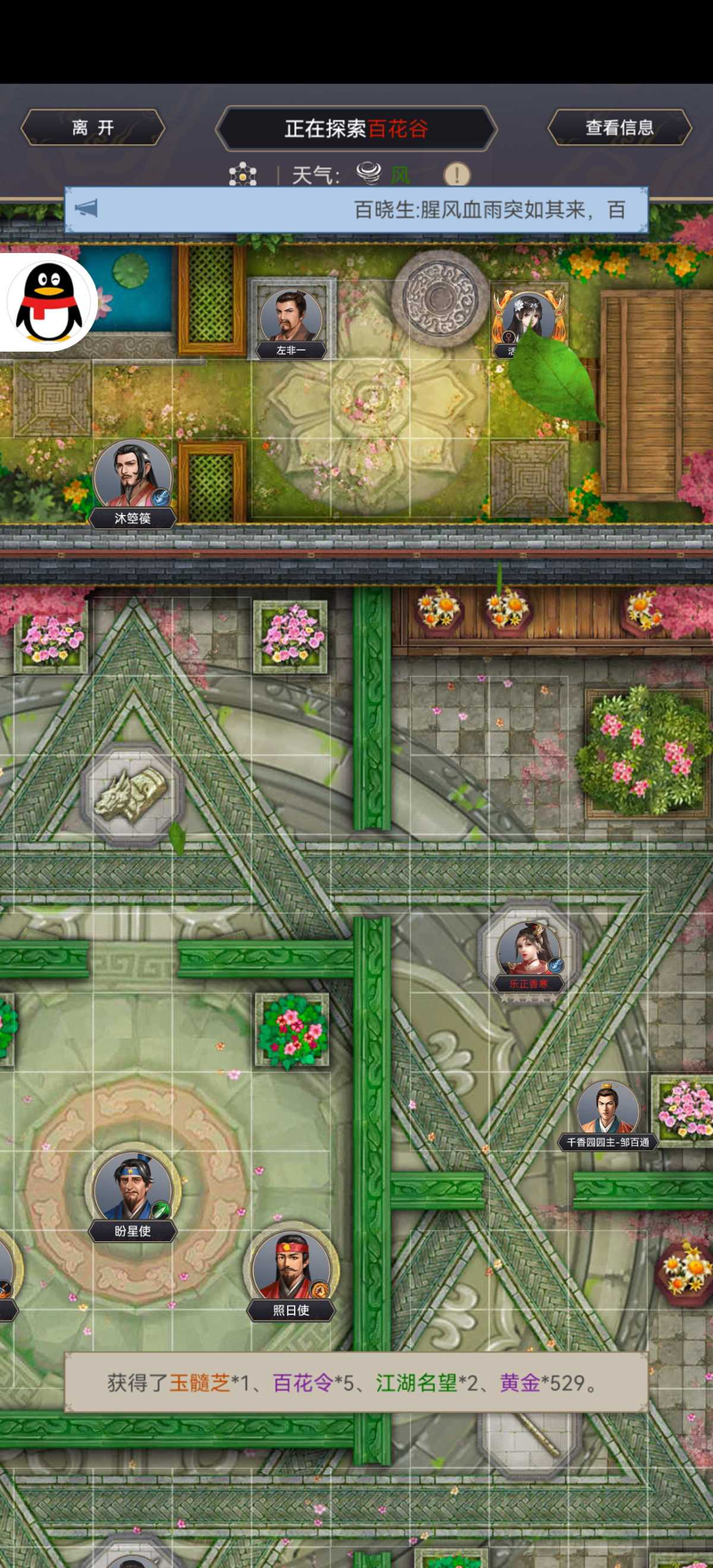713x1568 pixels.
Task: Tap the 离开 (Leave) button
Action: [93, 127]
